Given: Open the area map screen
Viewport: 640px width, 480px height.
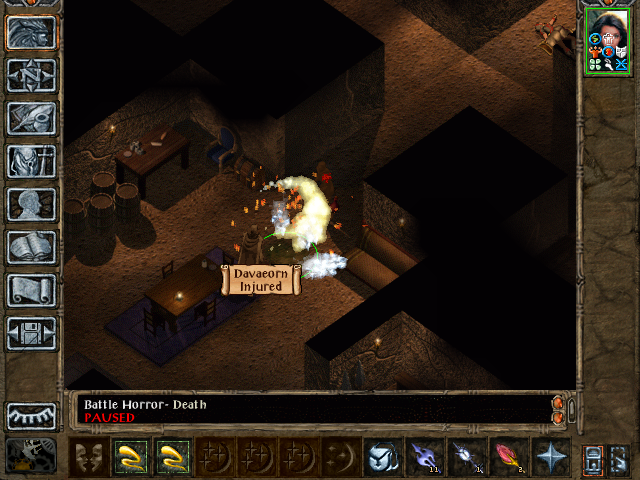Looking at the screenshot, I should point(31,75).
